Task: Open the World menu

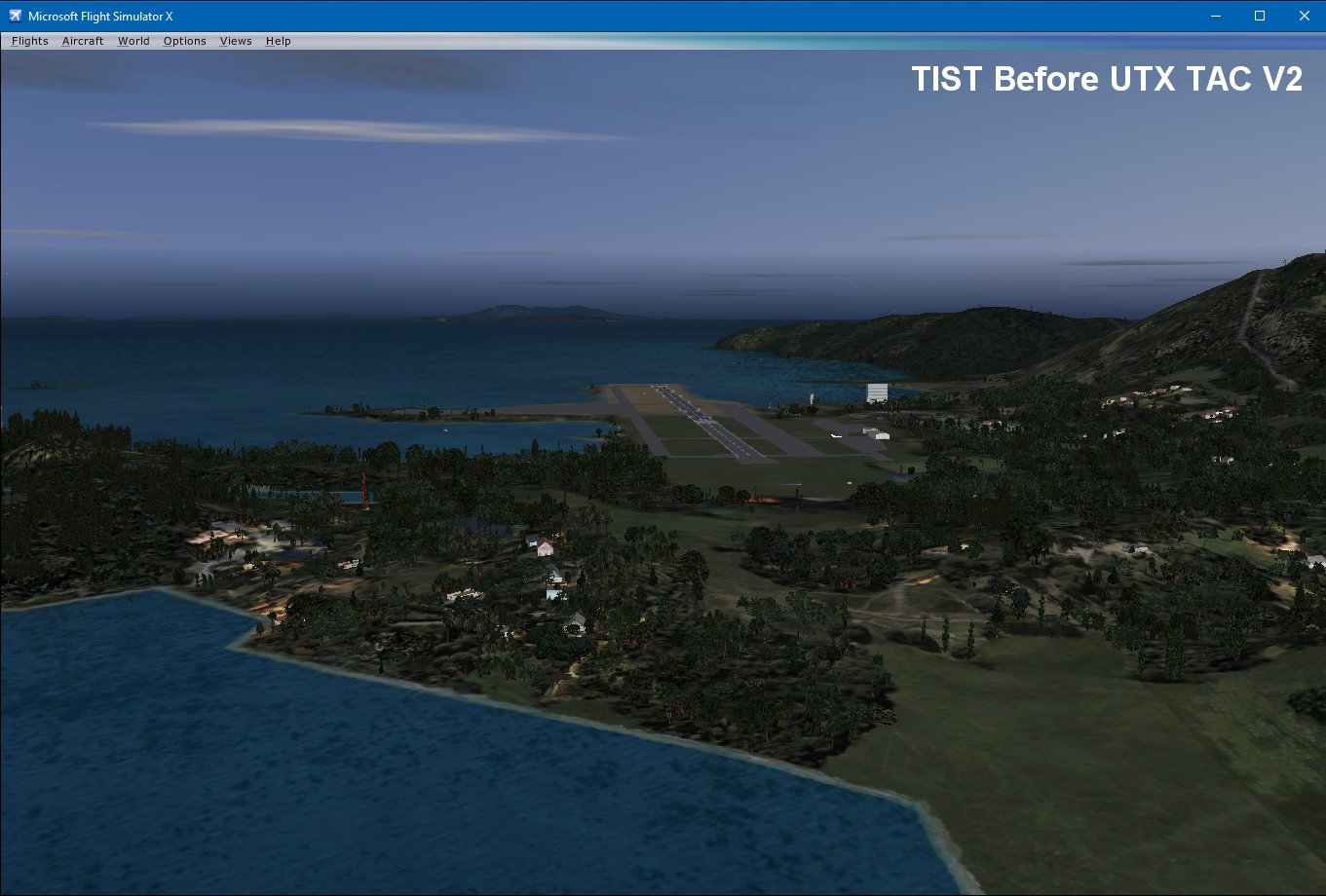Action: [x=133, y=41]
